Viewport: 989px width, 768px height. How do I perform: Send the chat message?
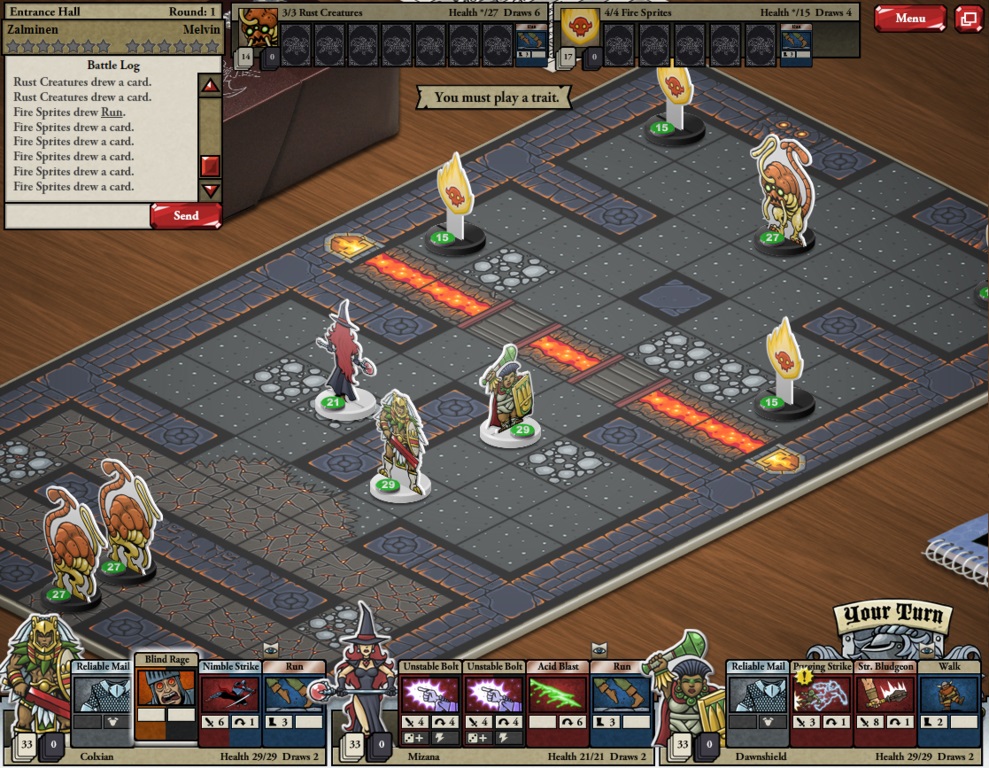(185, 215)
